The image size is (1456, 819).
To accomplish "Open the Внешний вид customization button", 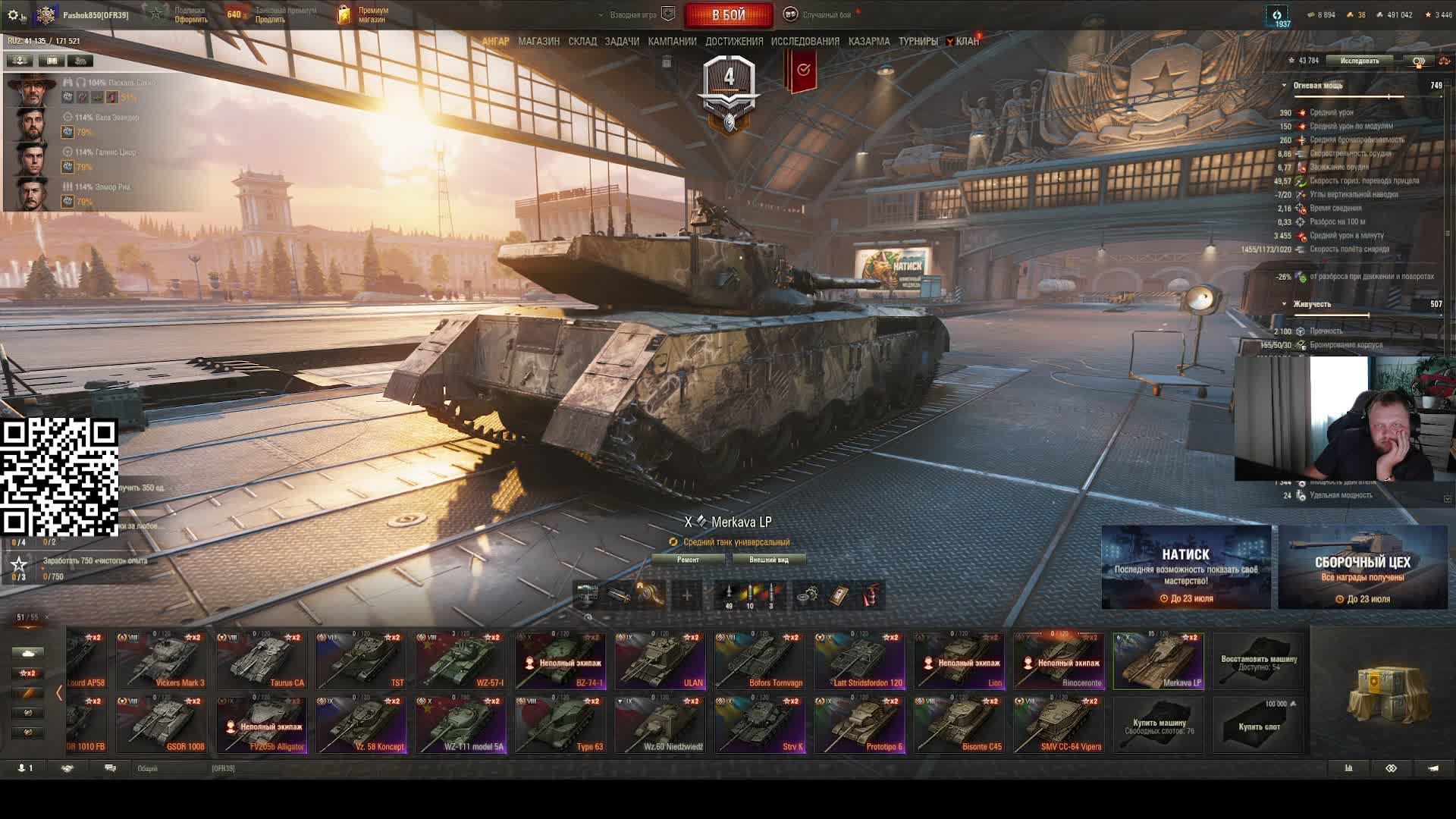I will [768, 560].
